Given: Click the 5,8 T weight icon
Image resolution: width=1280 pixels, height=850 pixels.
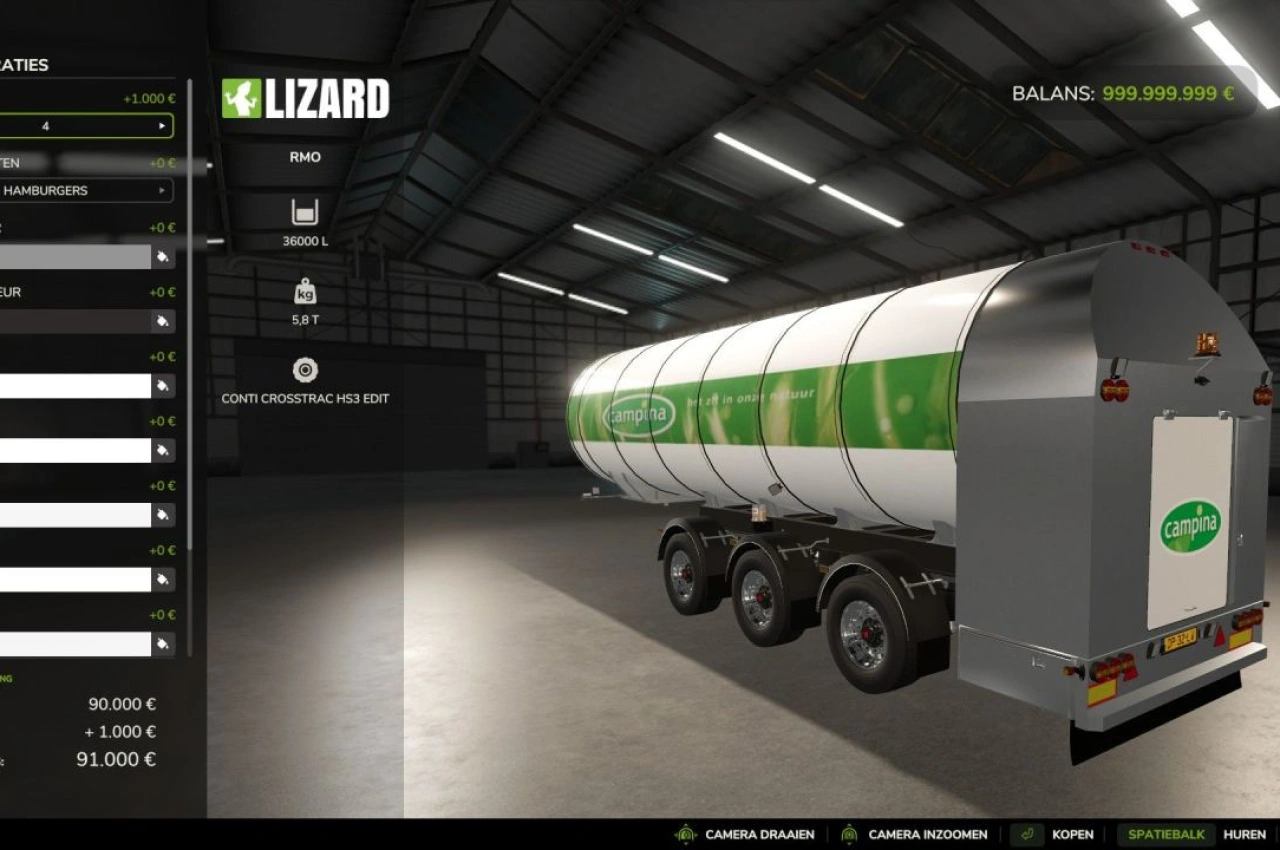Looking at the screenshot, I should (x=303, y=293).
